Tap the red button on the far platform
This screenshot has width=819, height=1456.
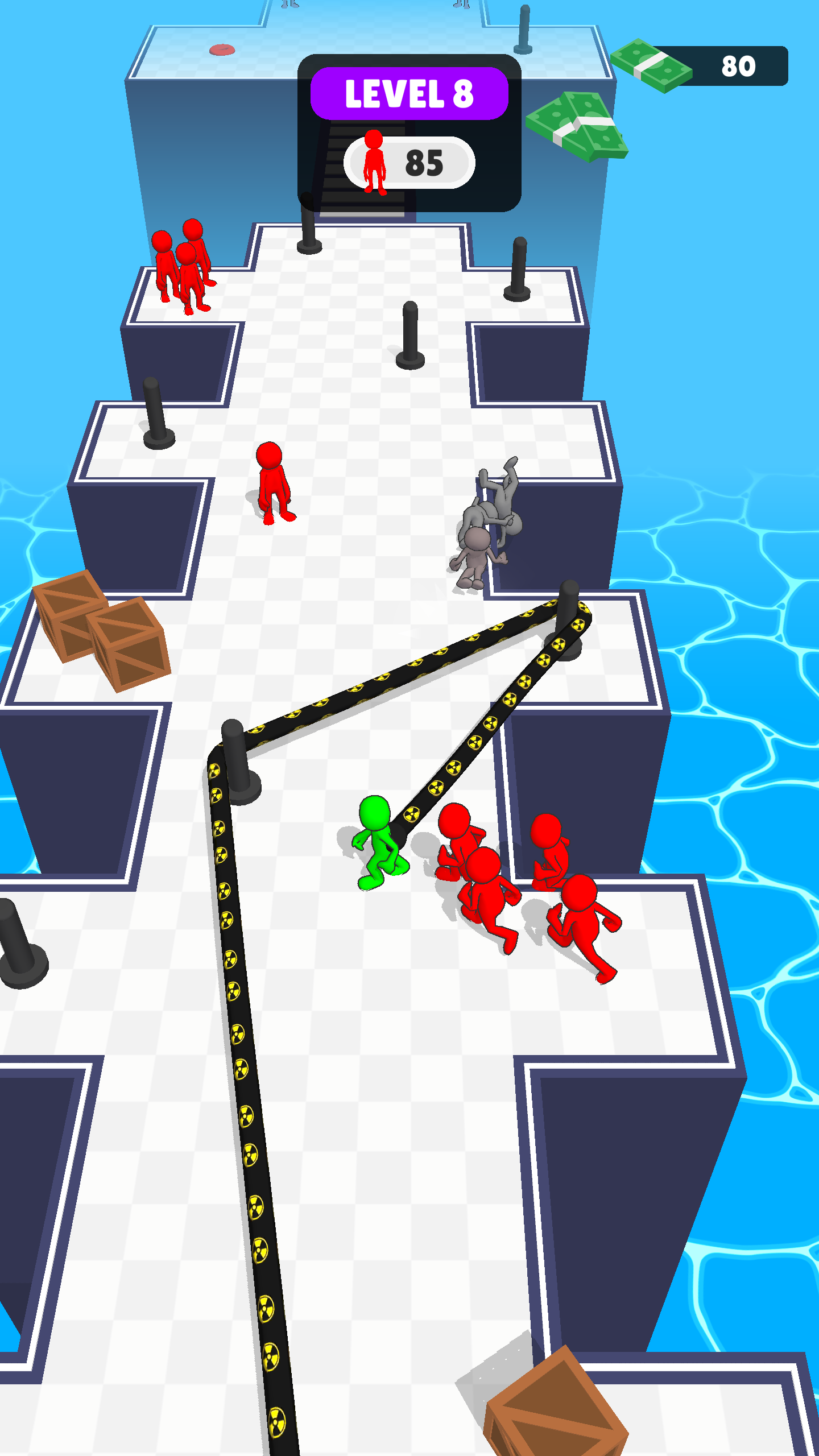(x=222, y=50)
